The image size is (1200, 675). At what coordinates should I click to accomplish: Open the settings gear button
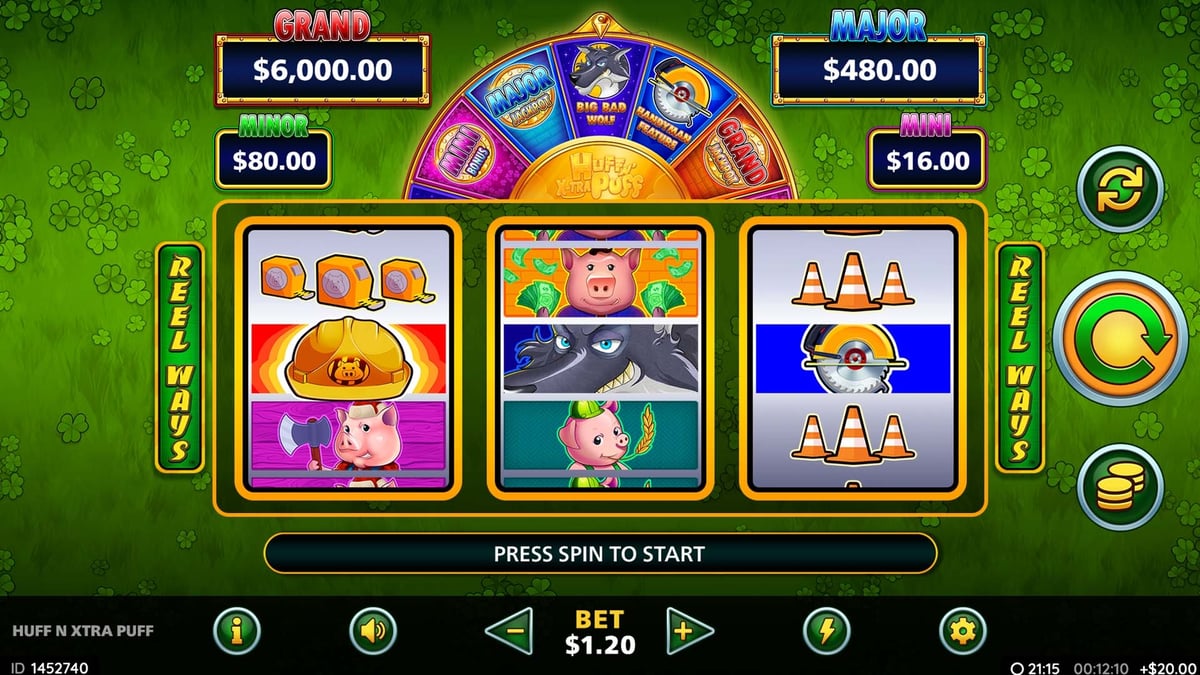click(x=962, y=632)
